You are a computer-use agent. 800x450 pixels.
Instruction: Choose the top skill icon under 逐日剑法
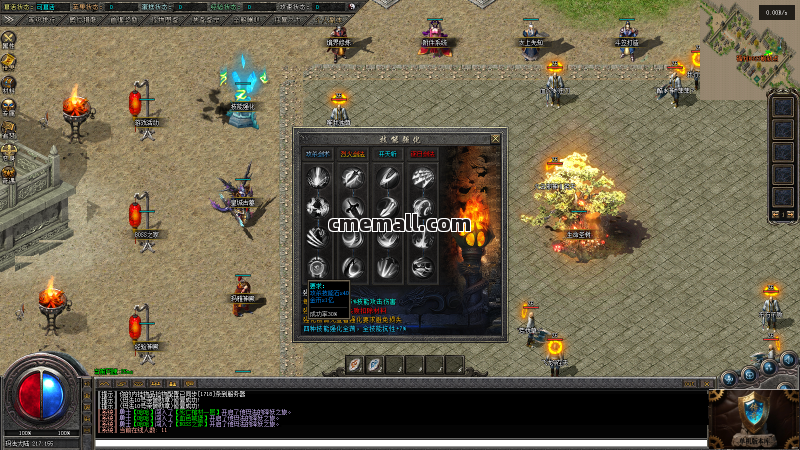pyautogui.click(x=422, y=179)
